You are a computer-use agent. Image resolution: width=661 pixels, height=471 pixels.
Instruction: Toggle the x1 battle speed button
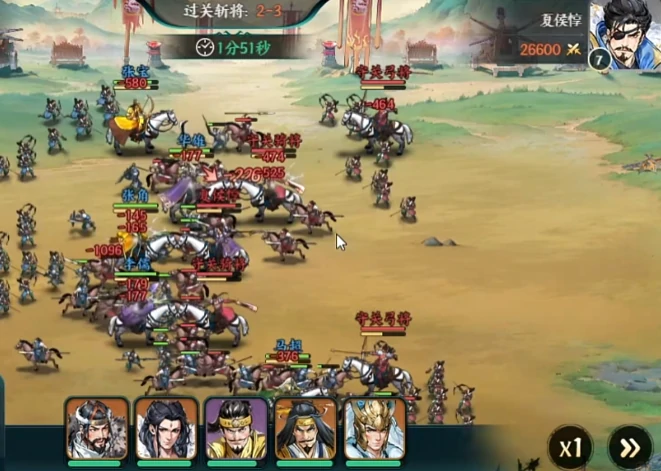571,447
